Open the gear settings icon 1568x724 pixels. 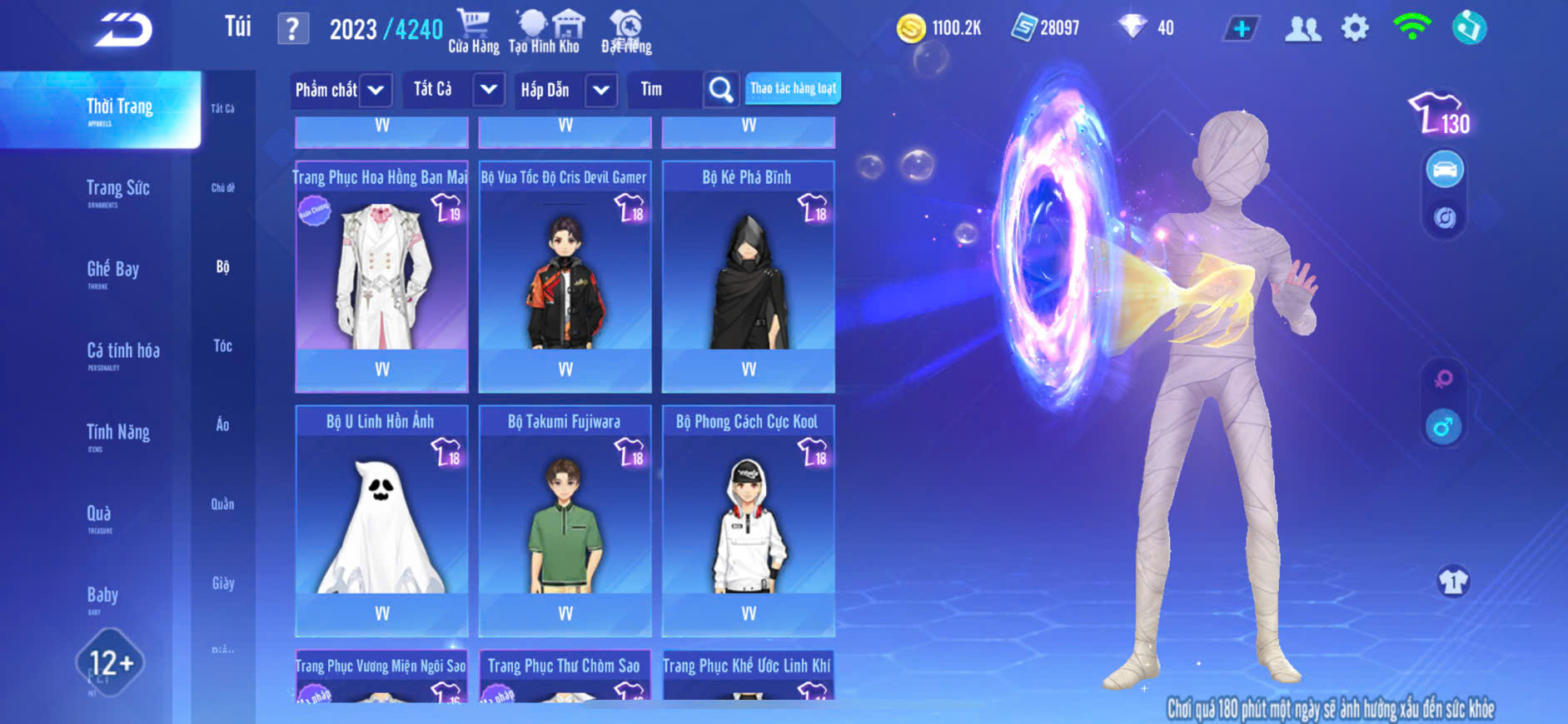point(1355,28)
